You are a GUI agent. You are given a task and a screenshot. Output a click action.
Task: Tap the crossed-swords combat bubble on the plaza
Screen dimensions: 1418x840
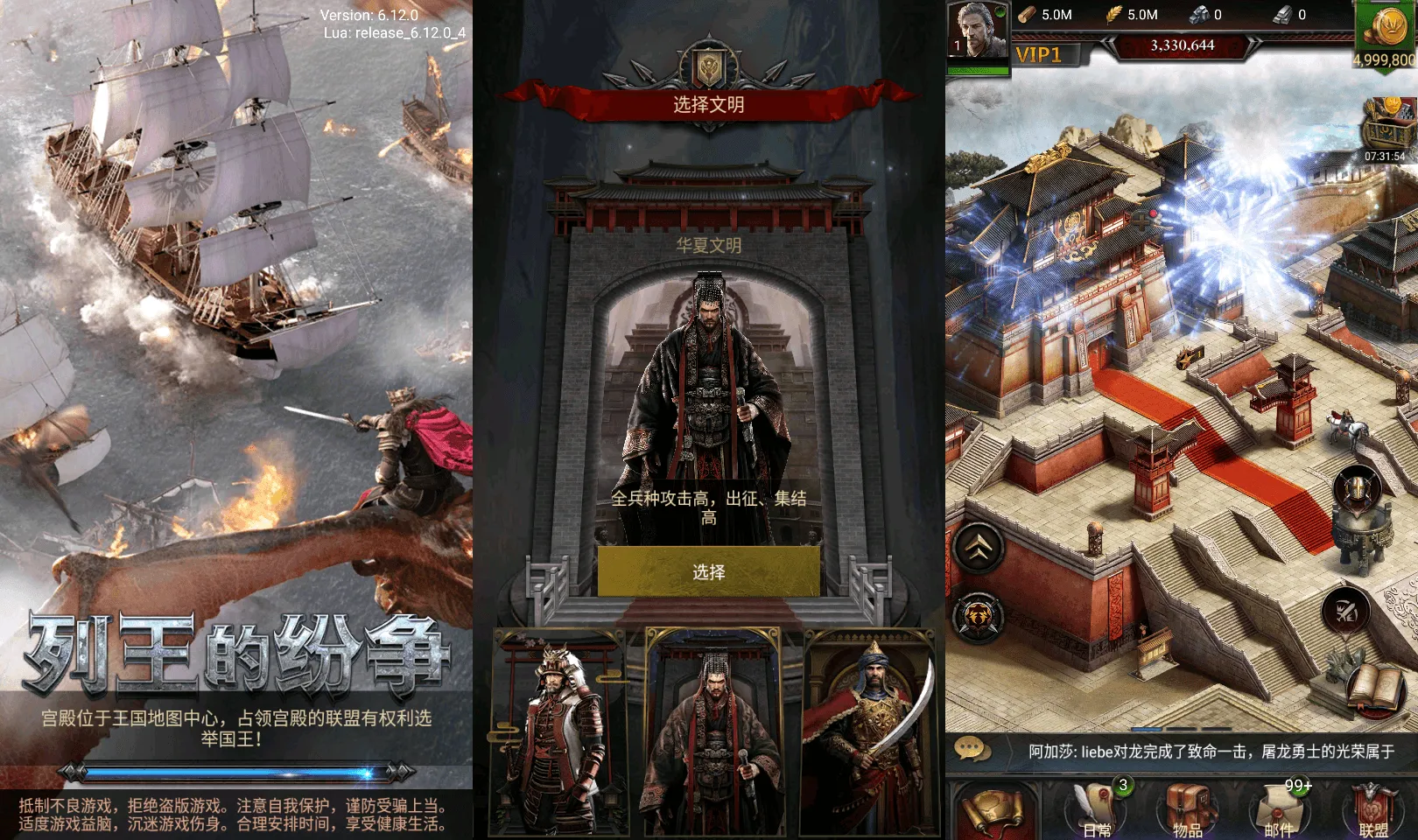pyautogui.click(x=1345, y=612)
